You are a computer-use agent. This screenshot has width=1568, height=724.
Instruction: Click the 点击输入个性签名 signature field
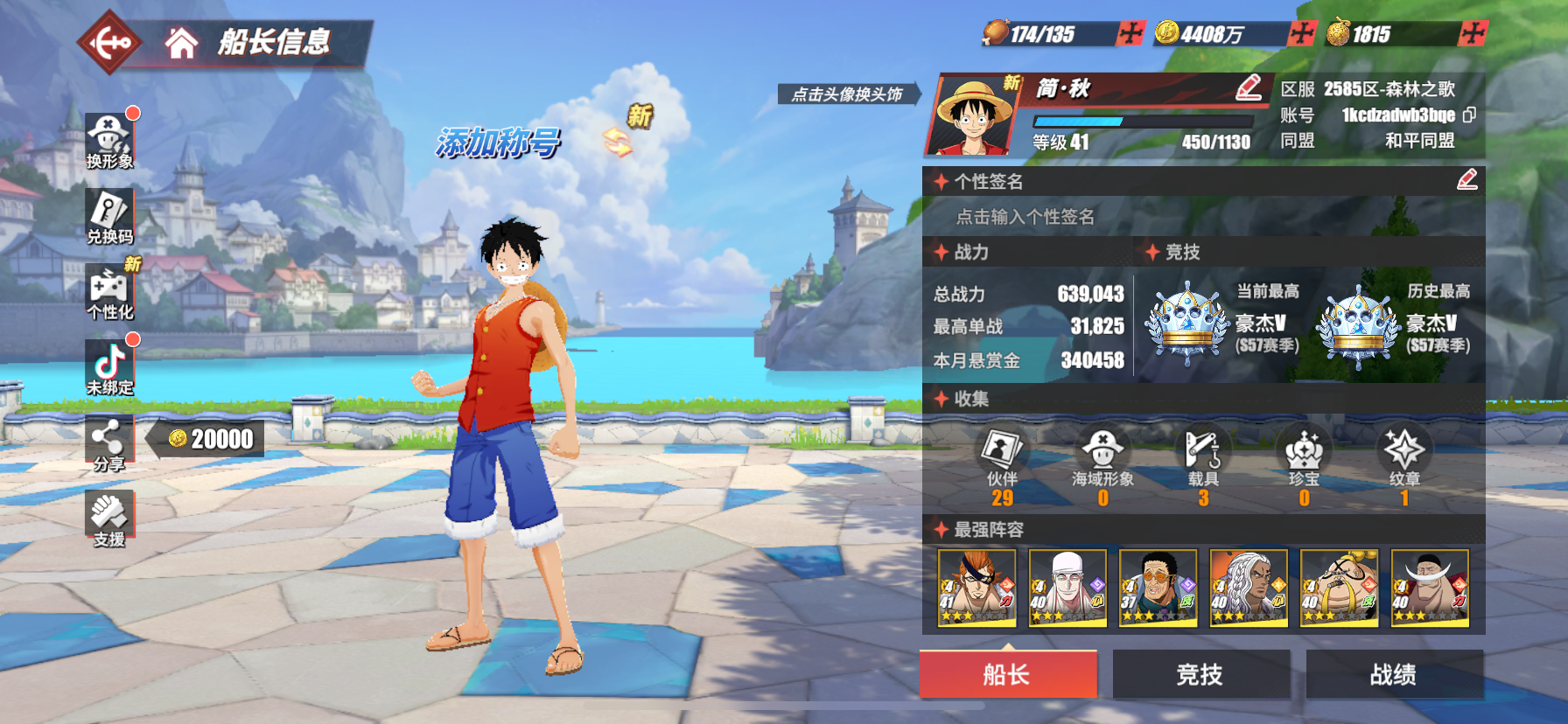click(1025, 217)
